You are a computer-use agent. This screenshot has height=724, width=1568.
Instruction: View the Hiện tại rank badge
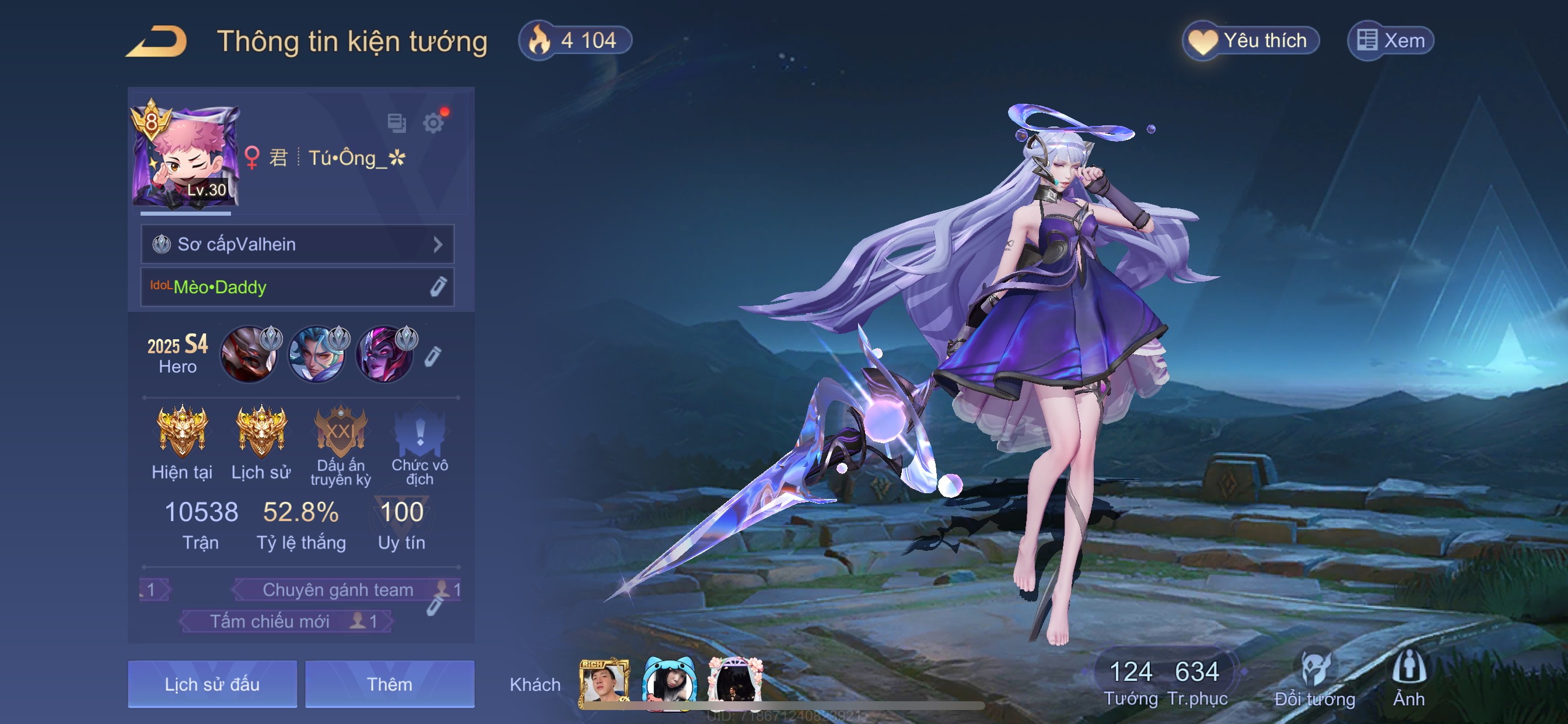181,432
